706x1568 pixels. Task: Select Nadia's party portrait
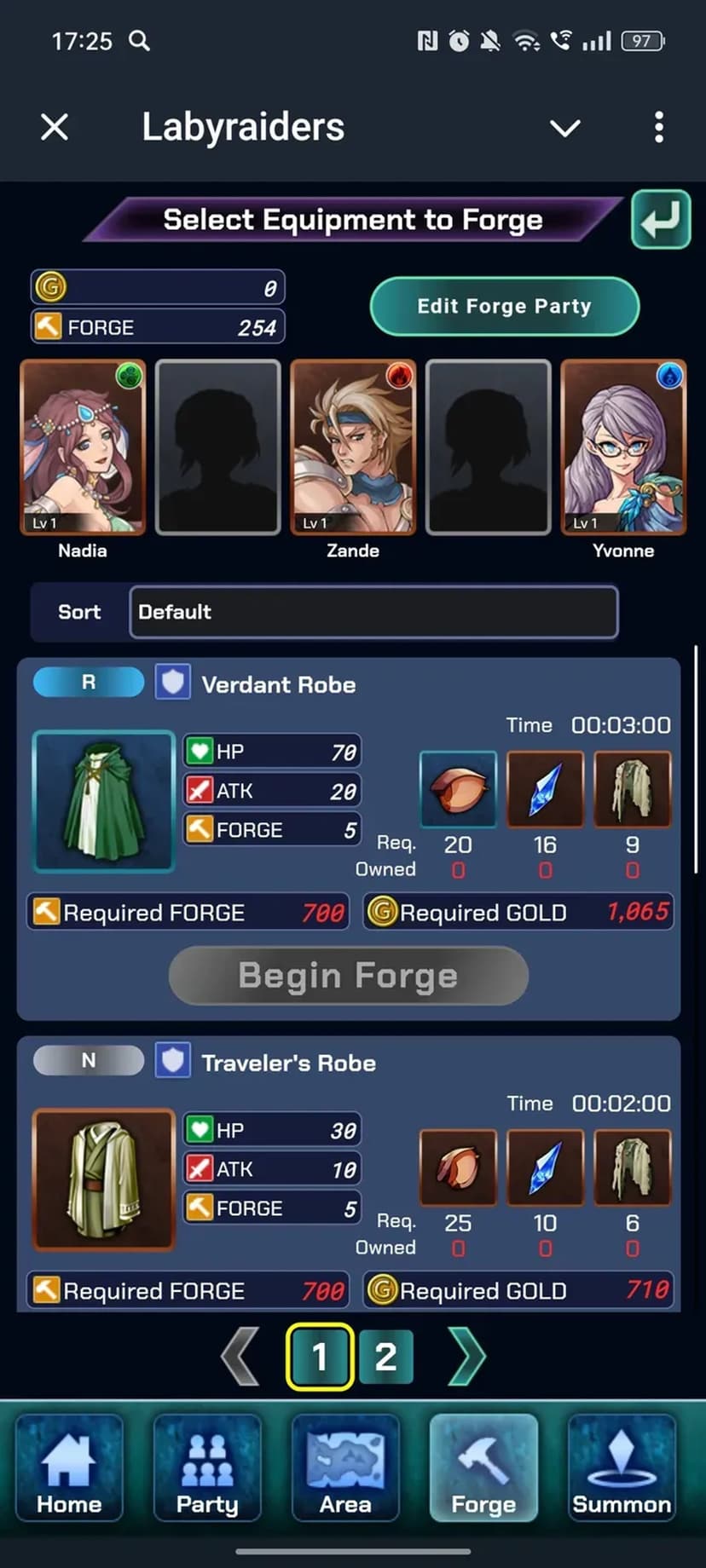pos(83,447)
